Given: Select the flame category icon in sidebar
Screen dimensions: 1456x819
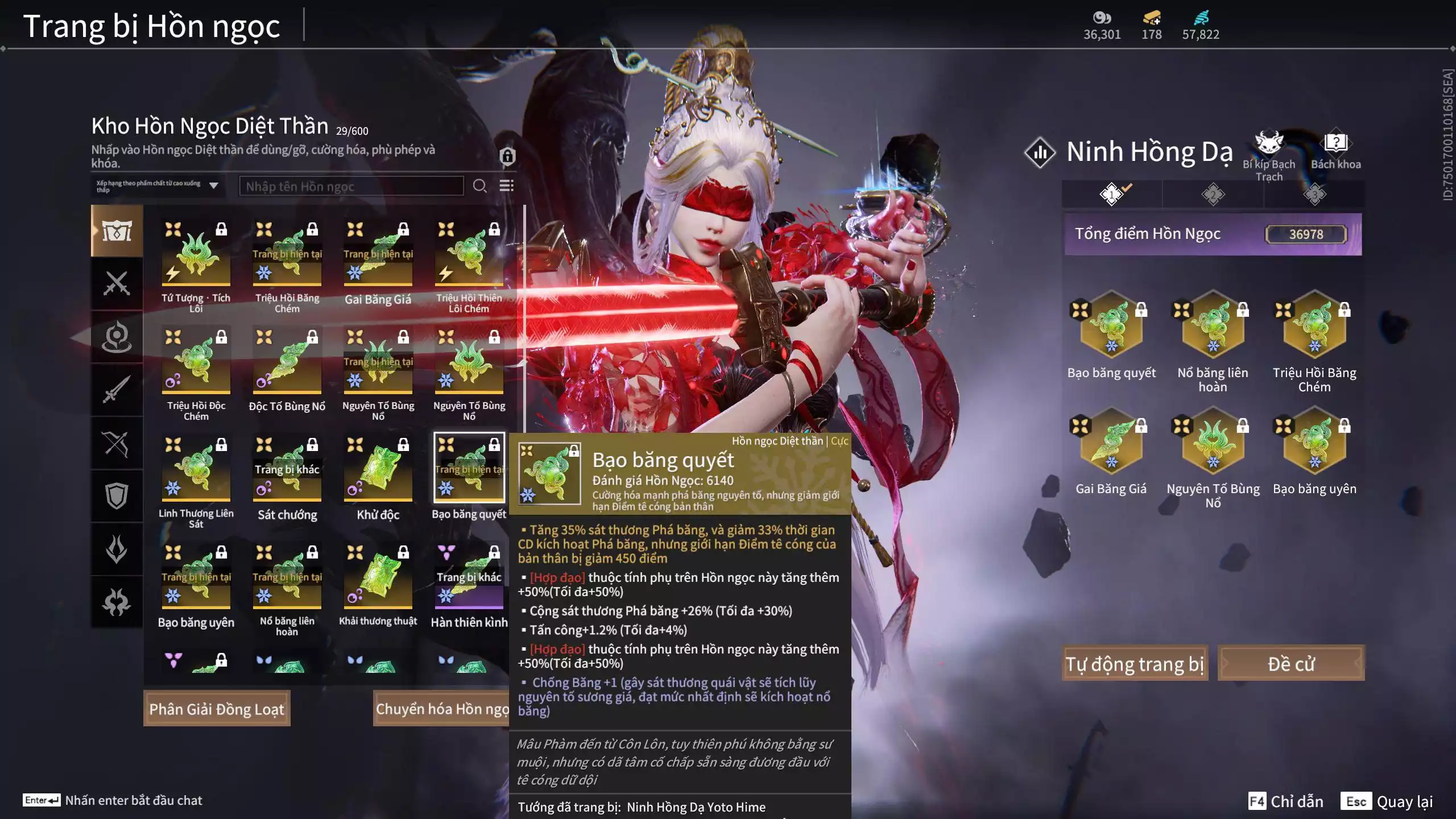Looking at the screenshot, I should click(x=117, y=548).
